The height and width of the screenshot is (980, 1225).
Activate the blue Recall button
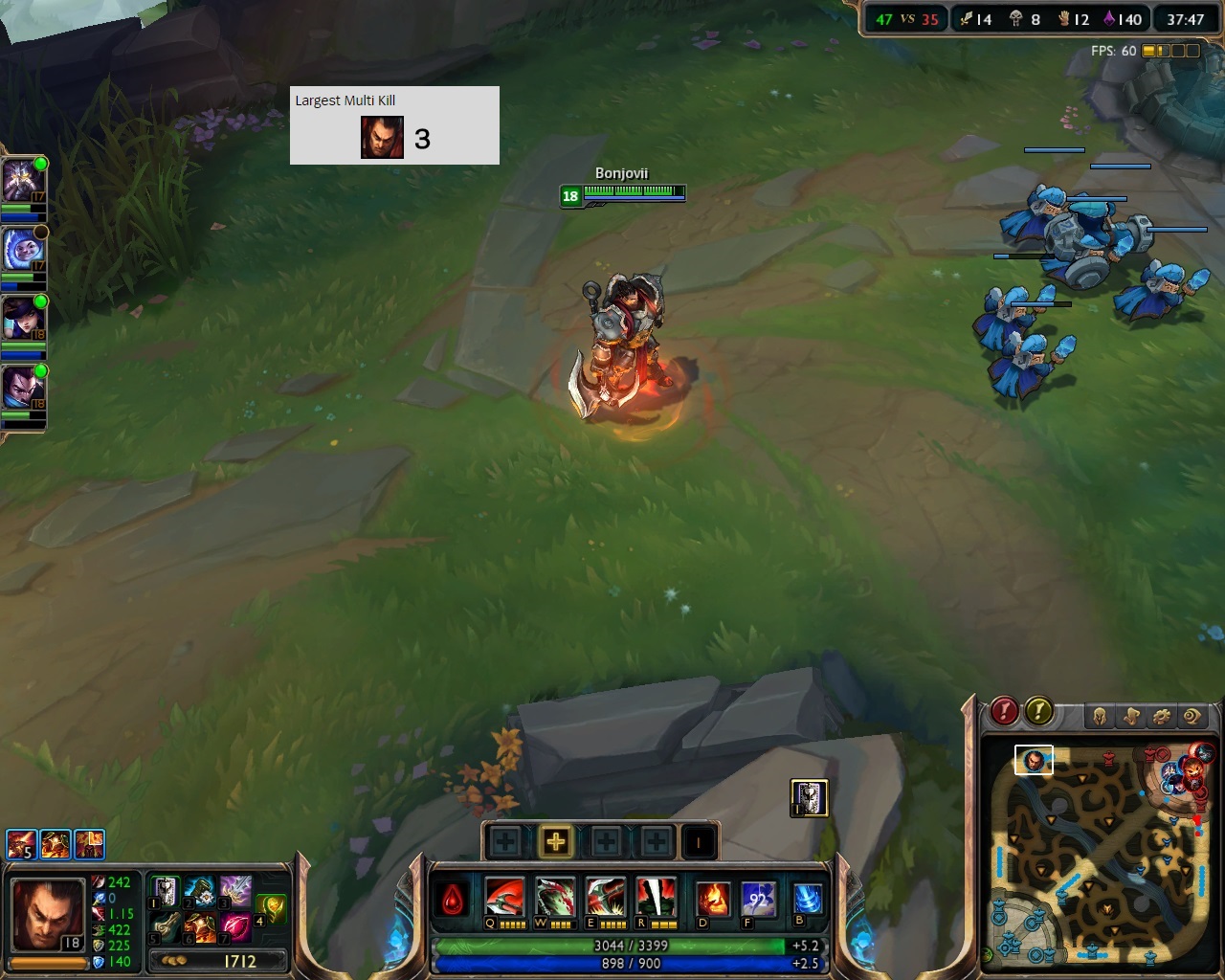808,899
